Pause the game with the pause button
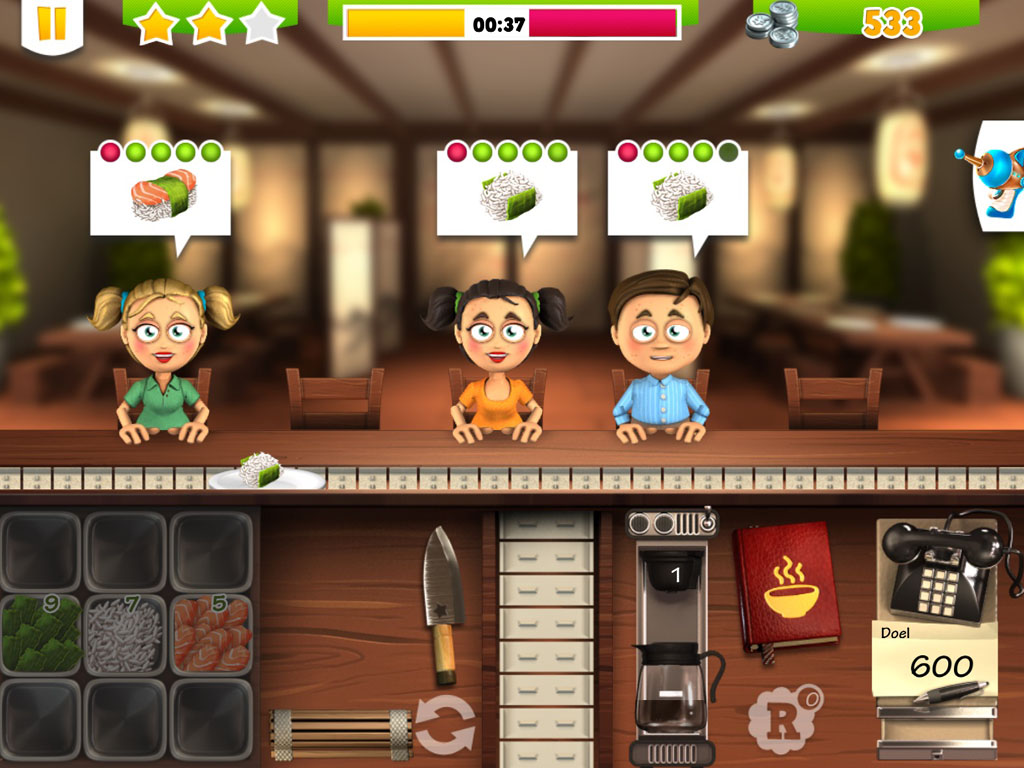This screenshot has height=768, width=1024. click(51, 23)
